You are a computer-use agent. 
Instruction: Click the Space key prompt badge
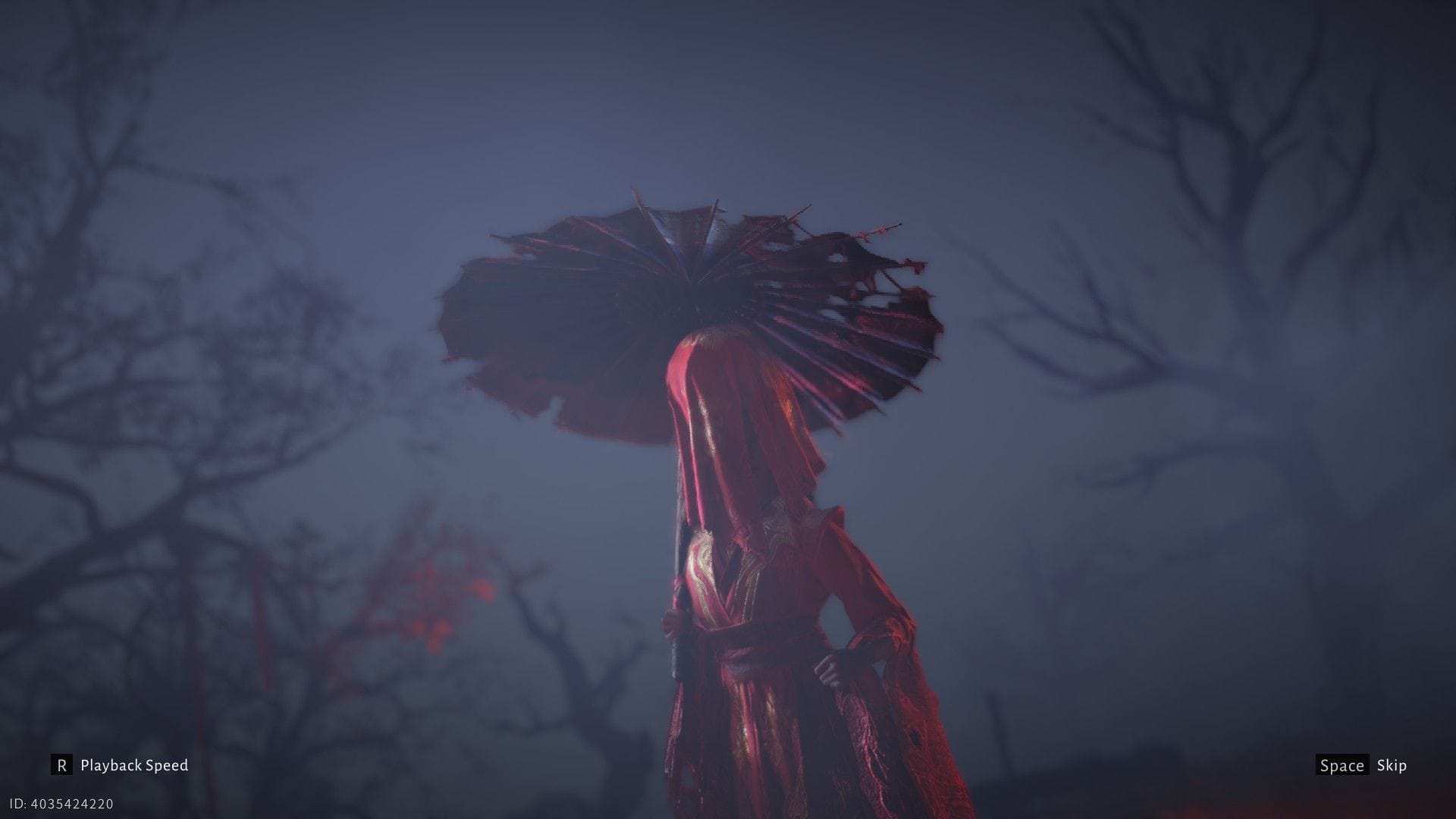coord(1342,765)
